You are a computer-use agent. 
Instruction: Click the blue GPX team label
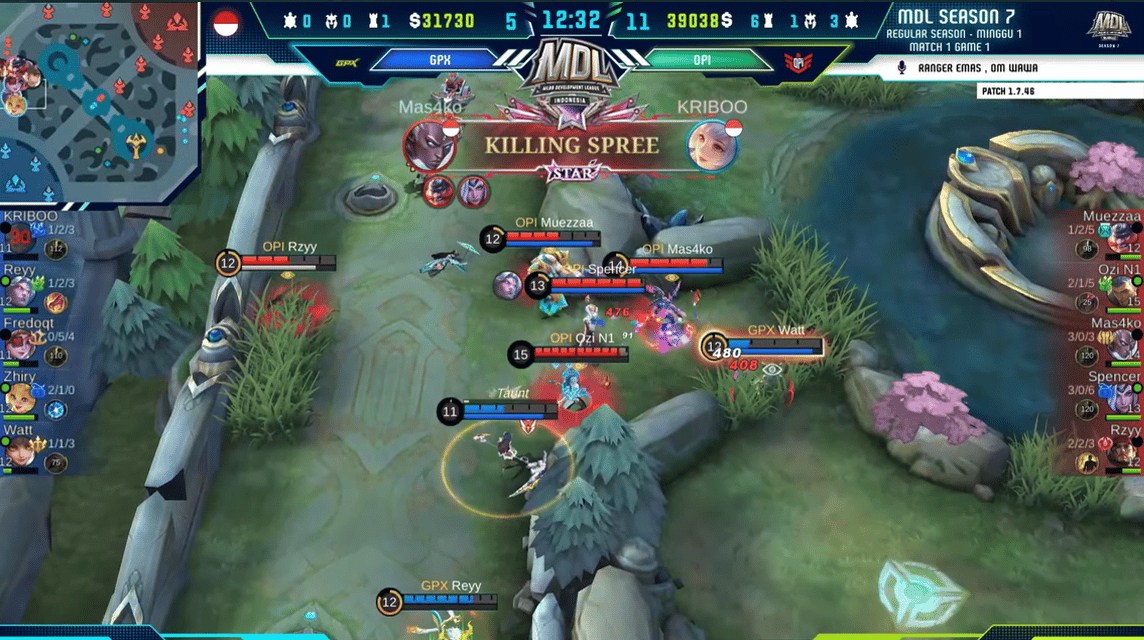(x=439, y=61)
